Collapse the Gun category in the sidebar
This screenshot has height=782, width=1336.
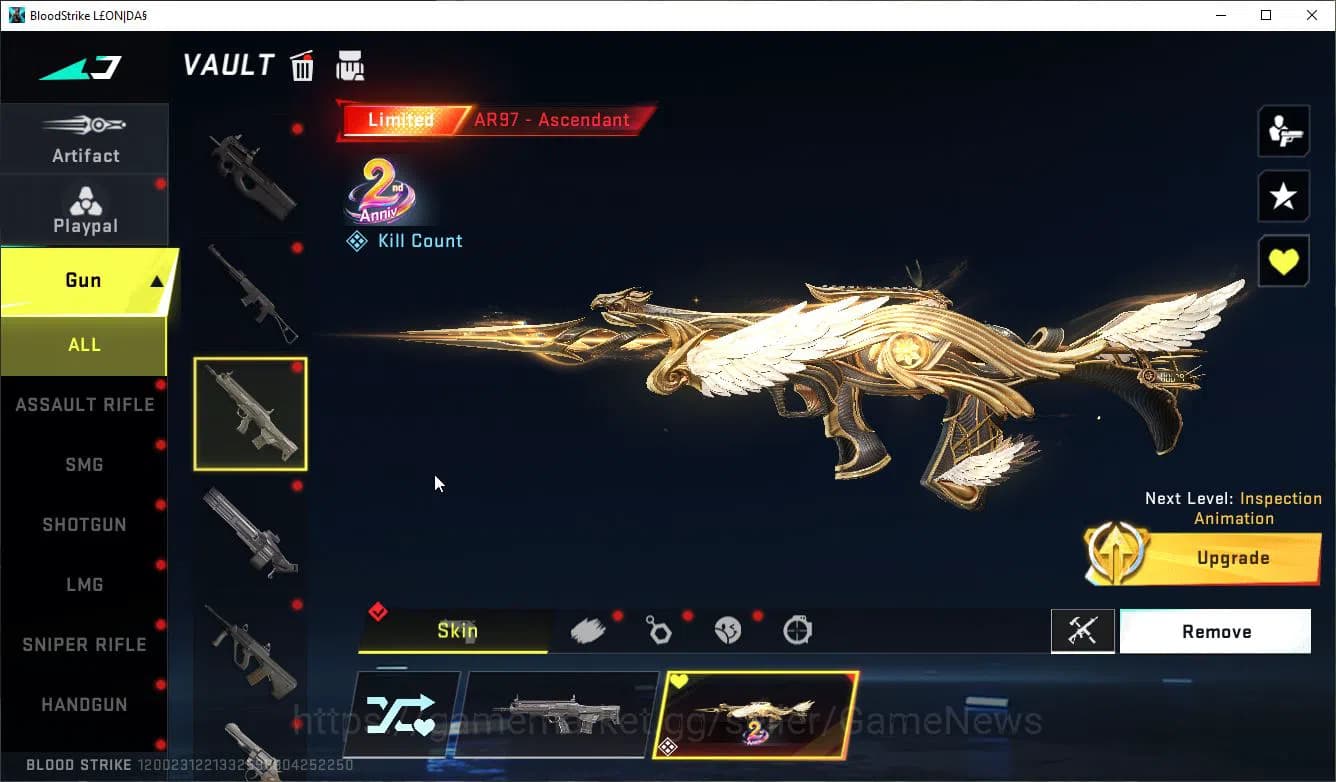(84, 280)
